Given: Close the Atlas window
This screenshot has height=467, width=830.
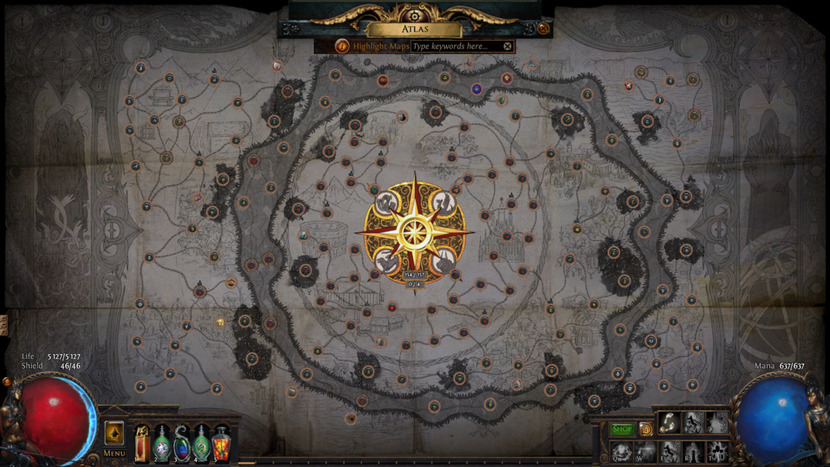Looking at the screenshot, I should point(543,29).
